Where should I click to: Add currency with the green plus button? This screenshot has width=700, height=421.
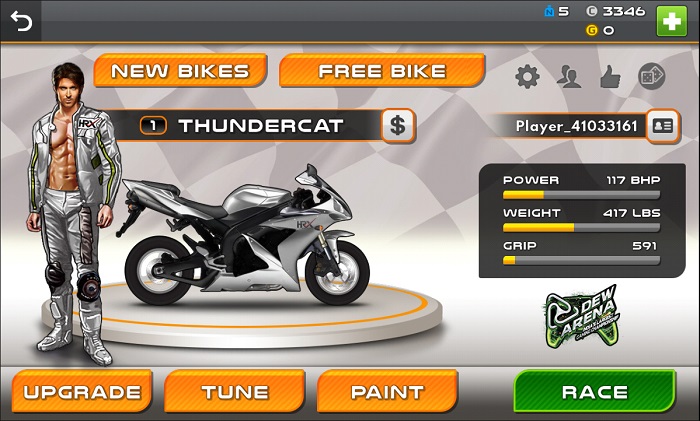(x=671, y=20)
